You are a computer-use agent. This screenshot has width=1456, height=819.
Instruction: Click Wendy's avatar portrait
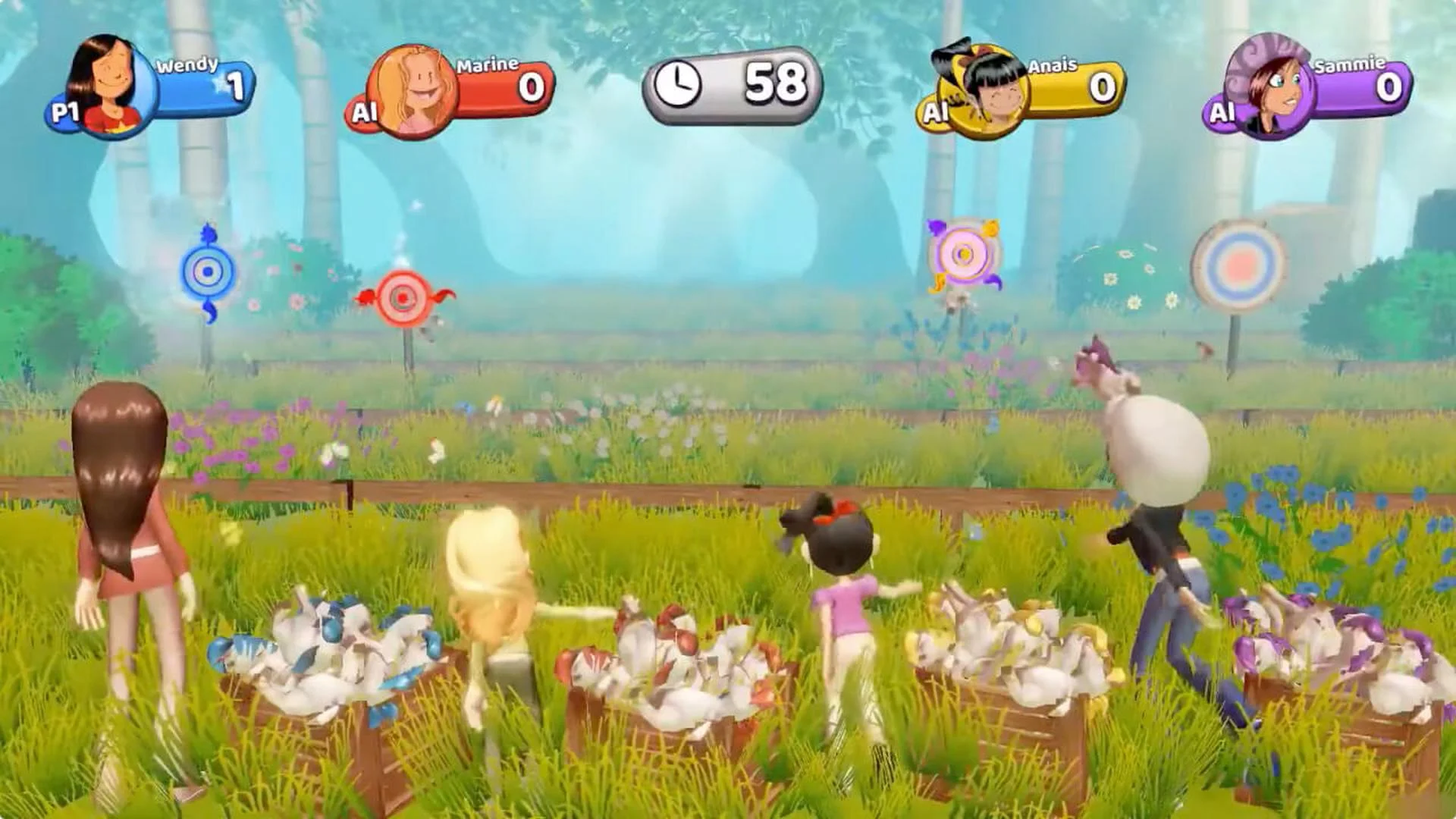[x=106, y=80]
